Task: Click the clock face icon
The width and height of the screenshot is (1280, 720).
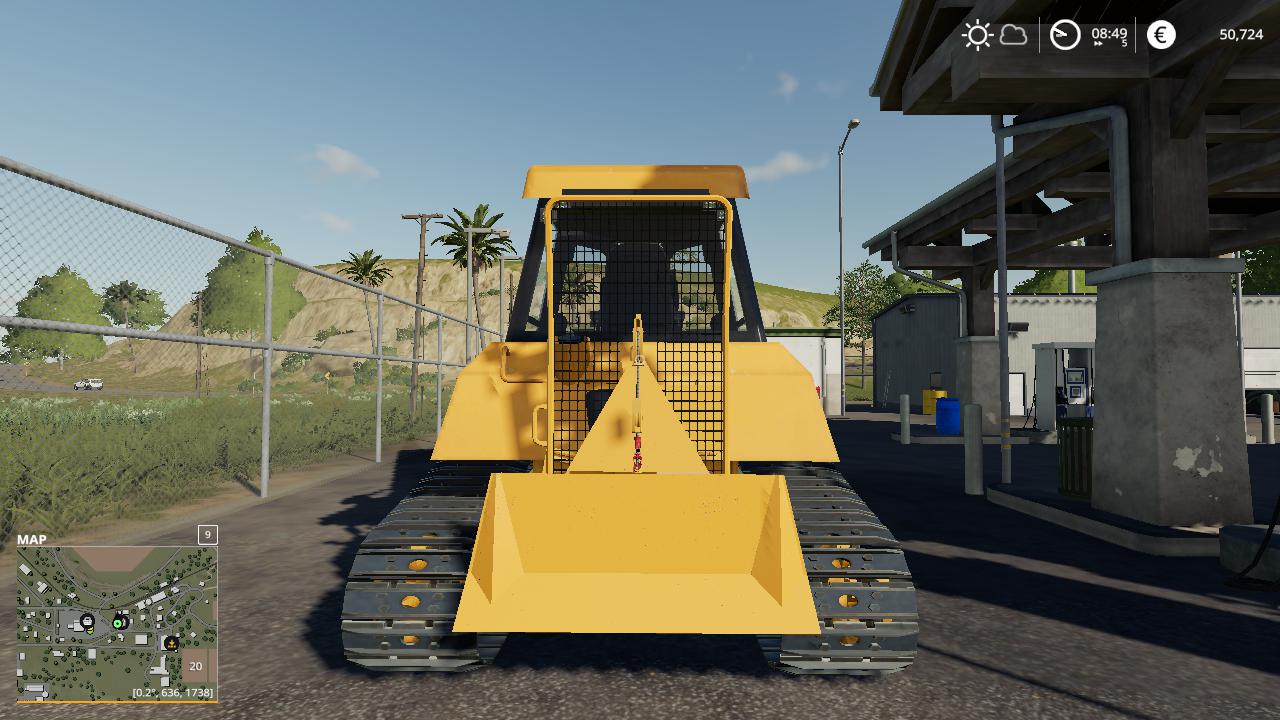Action: coord(1065,34)
